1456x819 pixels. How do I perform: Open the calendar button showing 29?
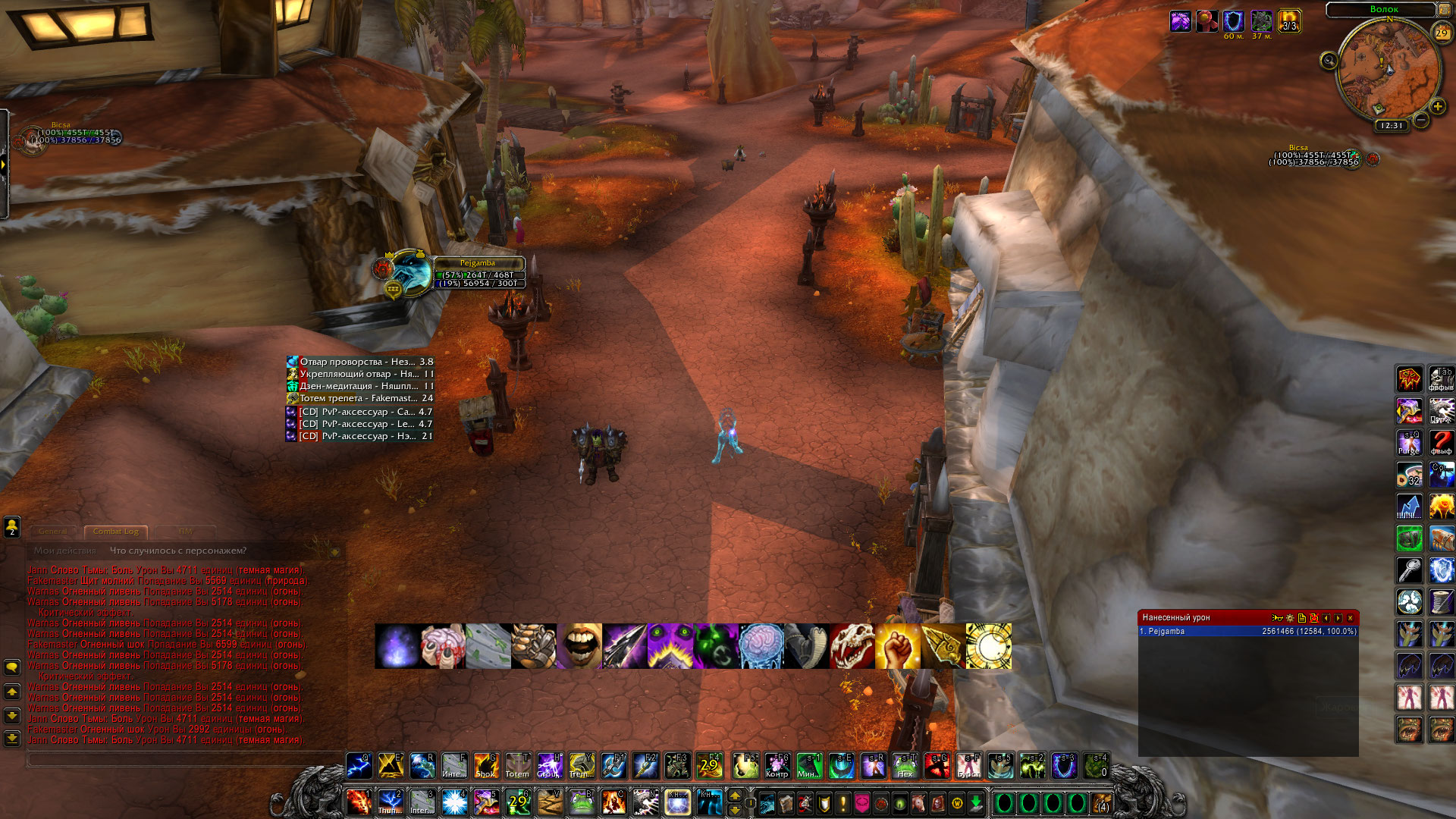(x=1441, y=33)
